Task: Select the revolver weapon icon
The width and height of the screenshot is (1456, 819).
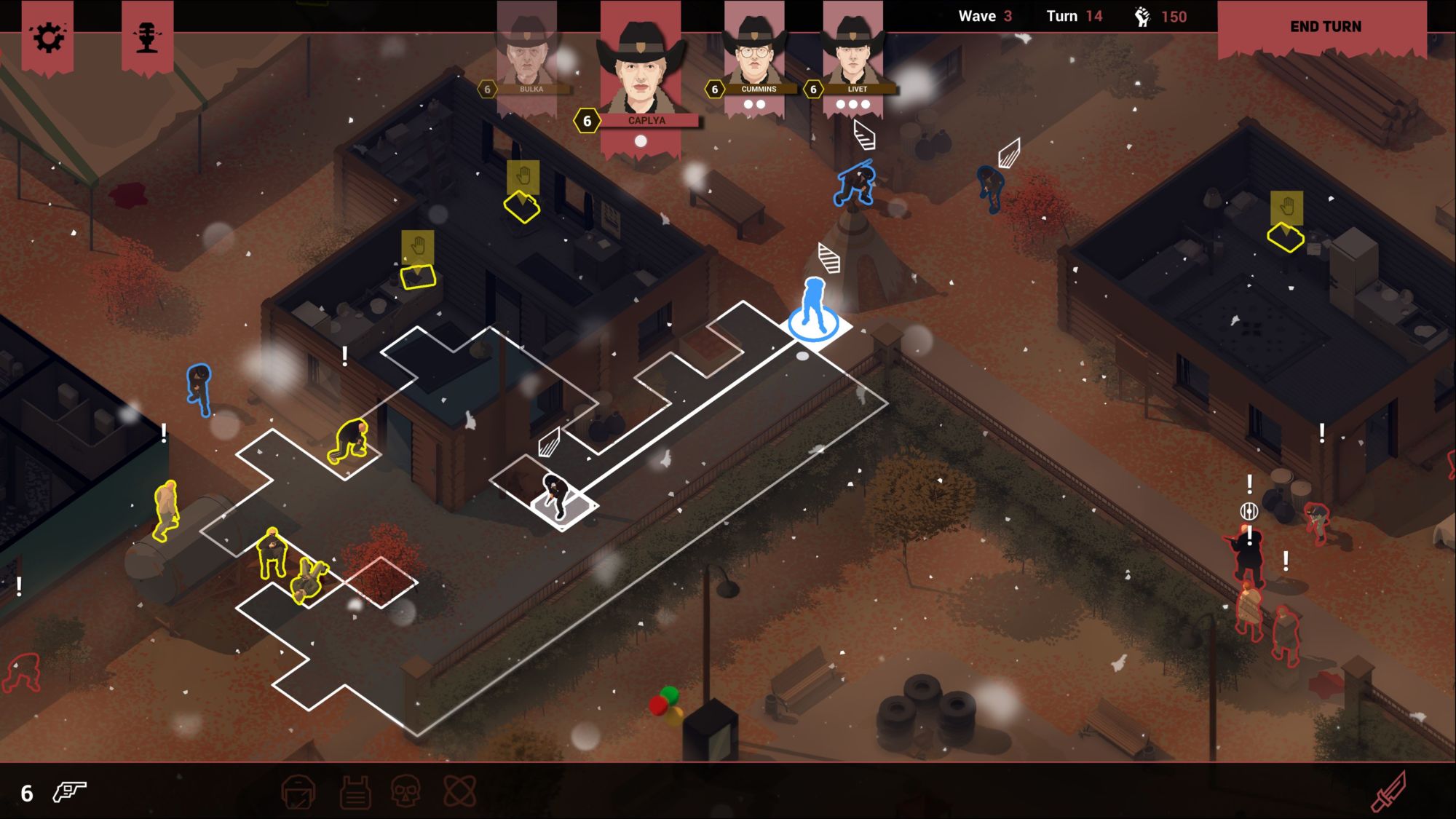Action: point(70,791)
